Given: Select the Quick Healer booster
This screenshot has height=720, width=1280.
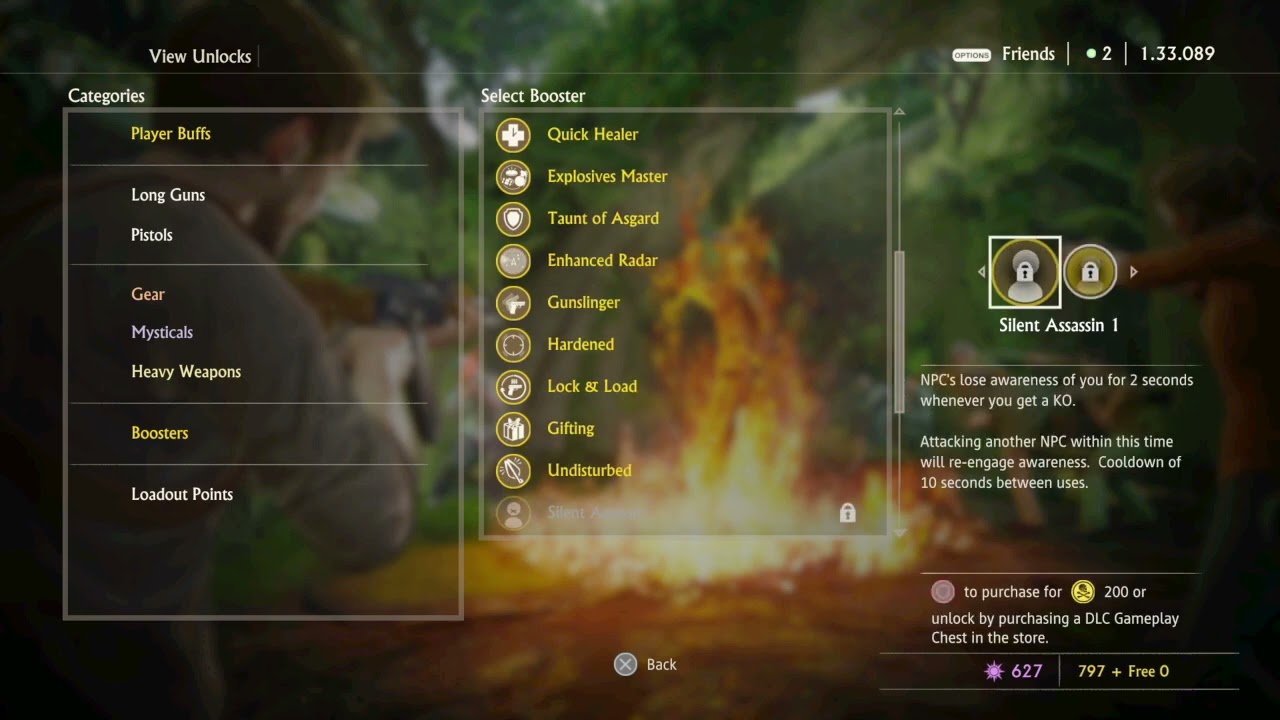Looking at the screenshot, I should (592, 134).
